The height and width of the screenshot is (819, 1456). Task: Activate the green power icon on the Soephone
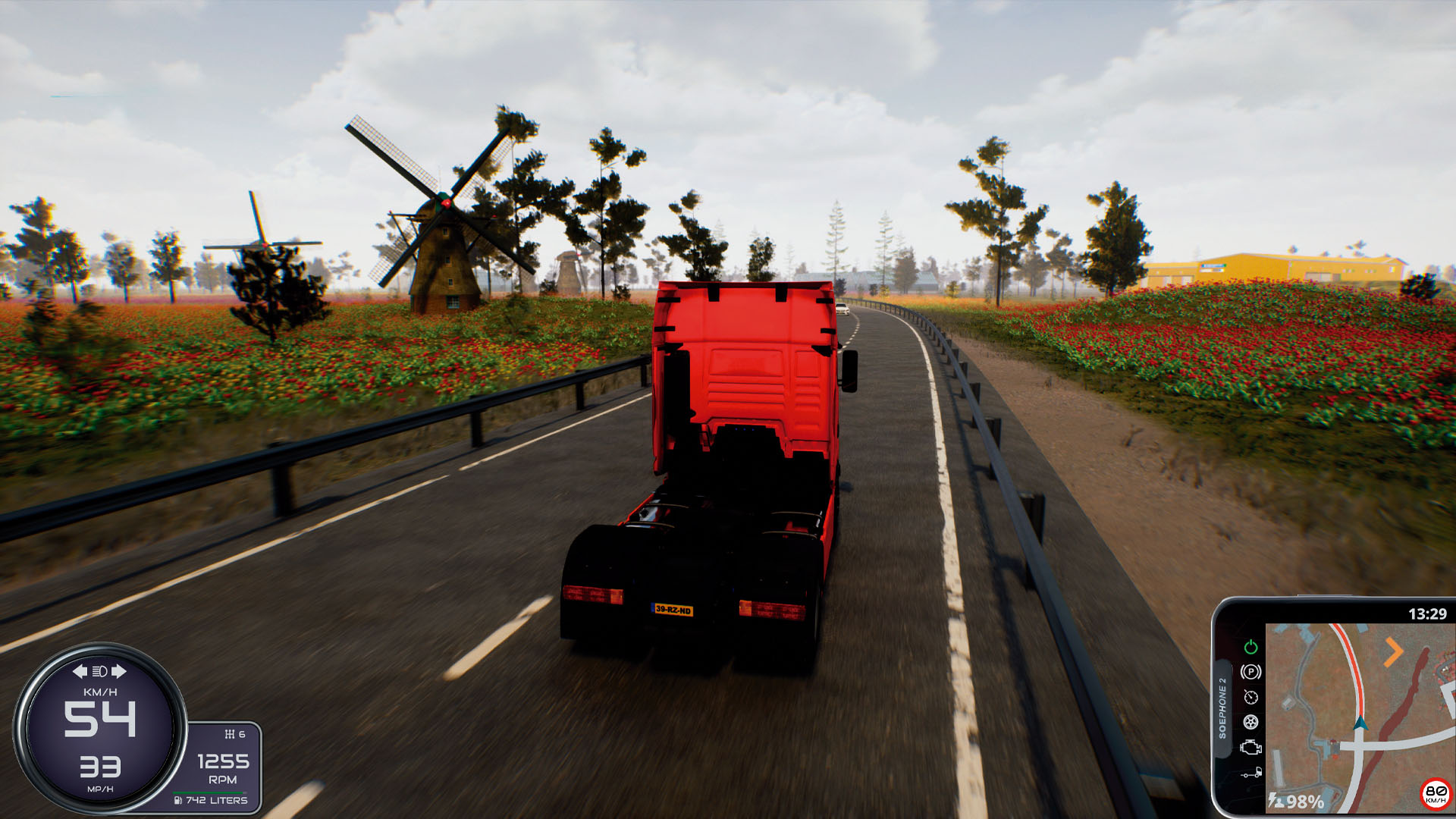click(x=1251, y=647)
